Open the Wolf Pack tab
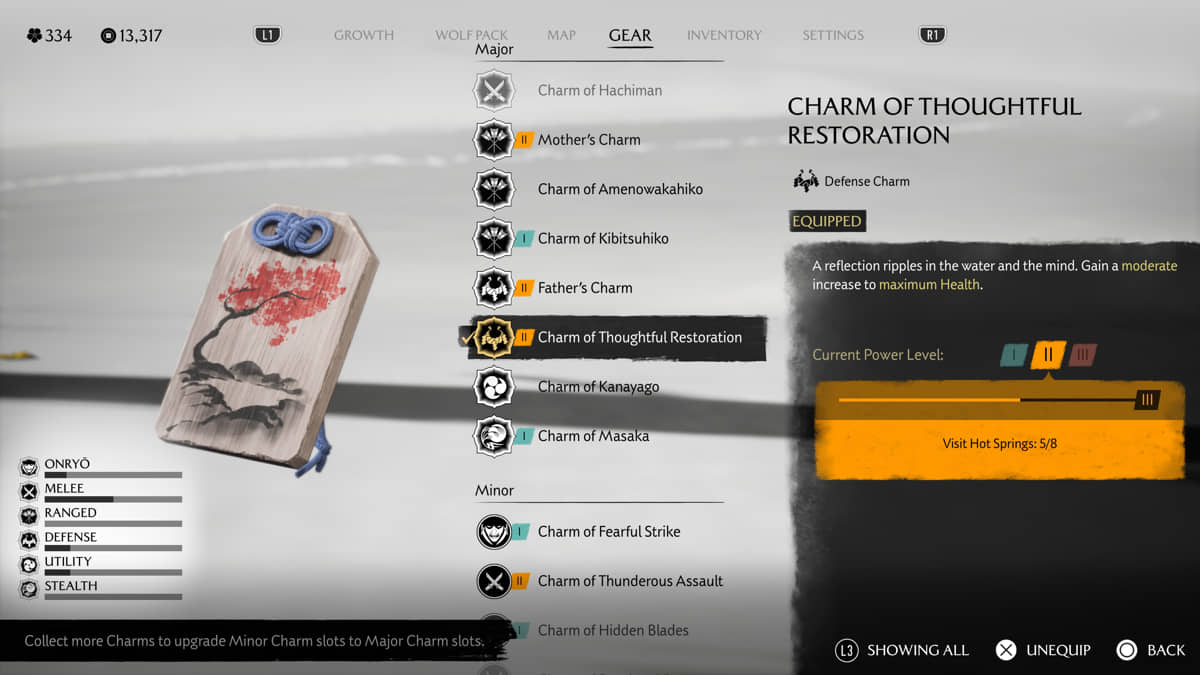1200x675 pixels. point(471,35)
